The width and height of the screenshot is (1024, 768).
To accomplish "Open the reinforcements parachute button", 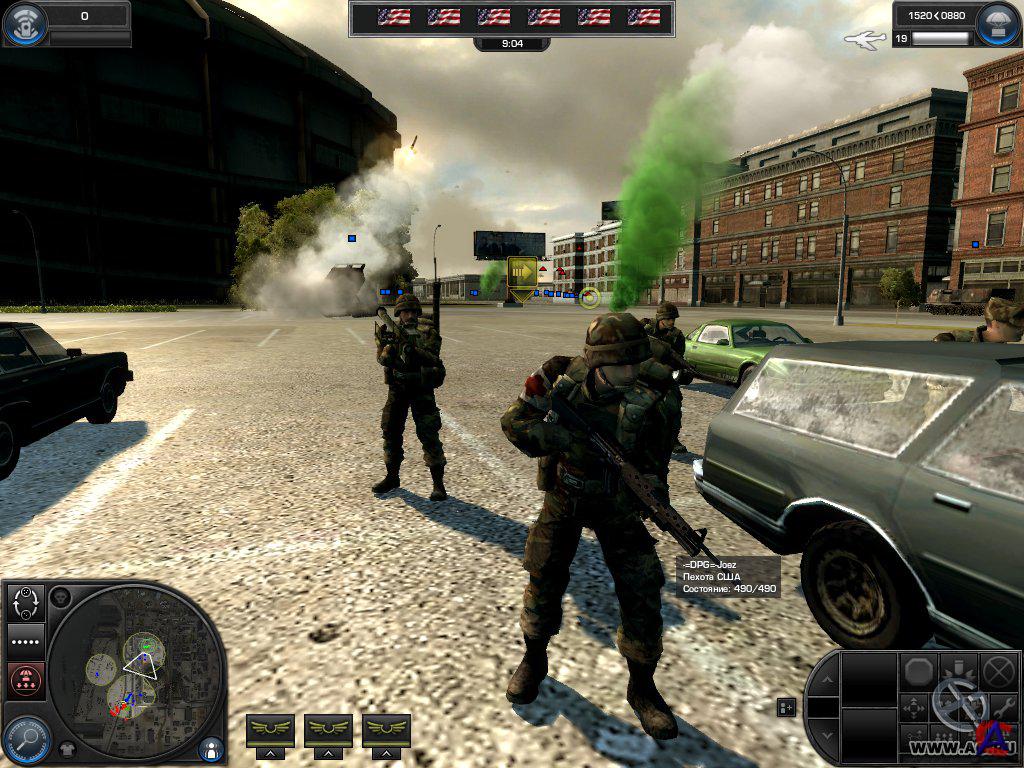I will click(x=998, y=25).
